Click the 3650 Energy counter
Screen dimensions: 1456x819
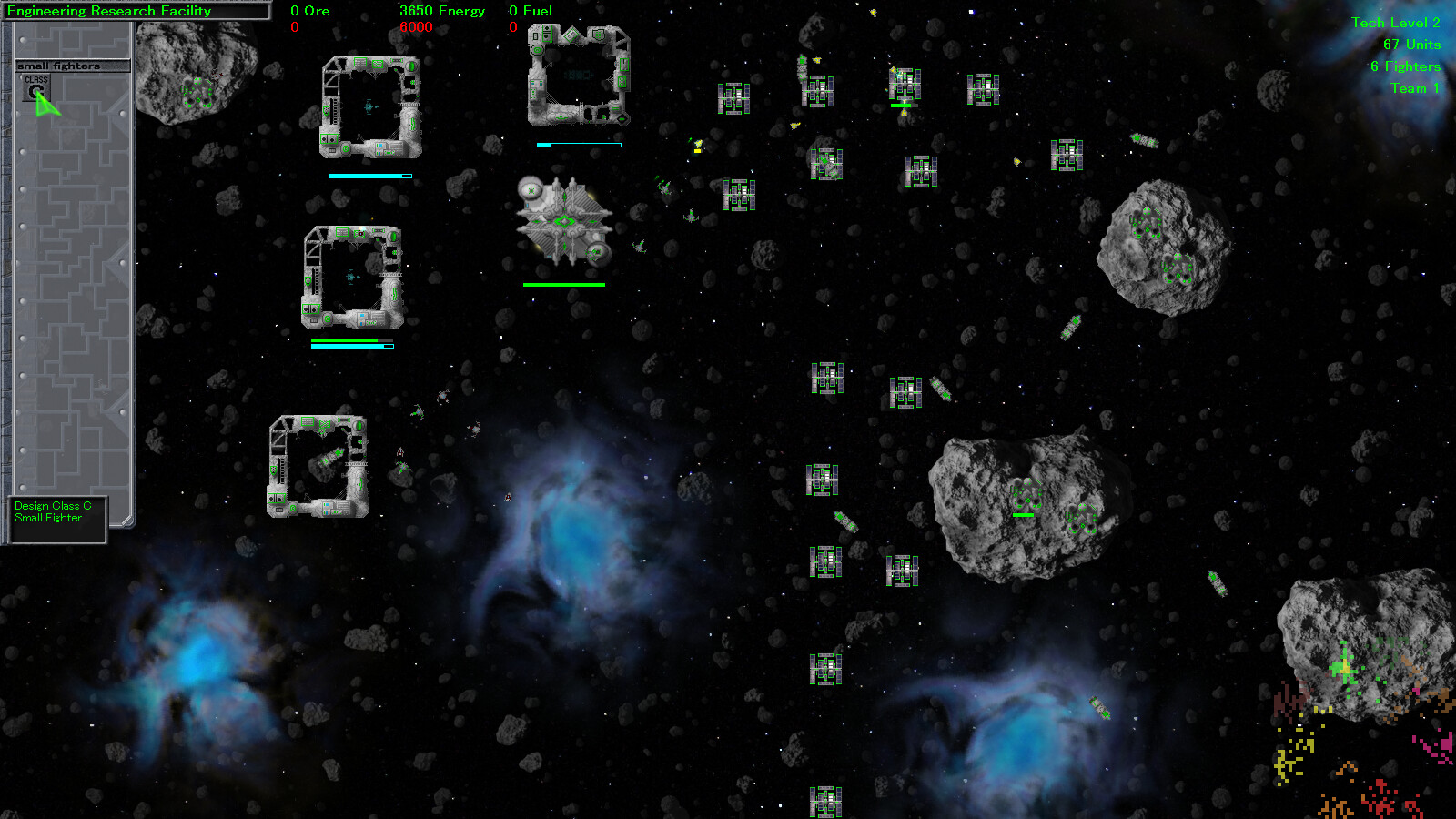443,11
